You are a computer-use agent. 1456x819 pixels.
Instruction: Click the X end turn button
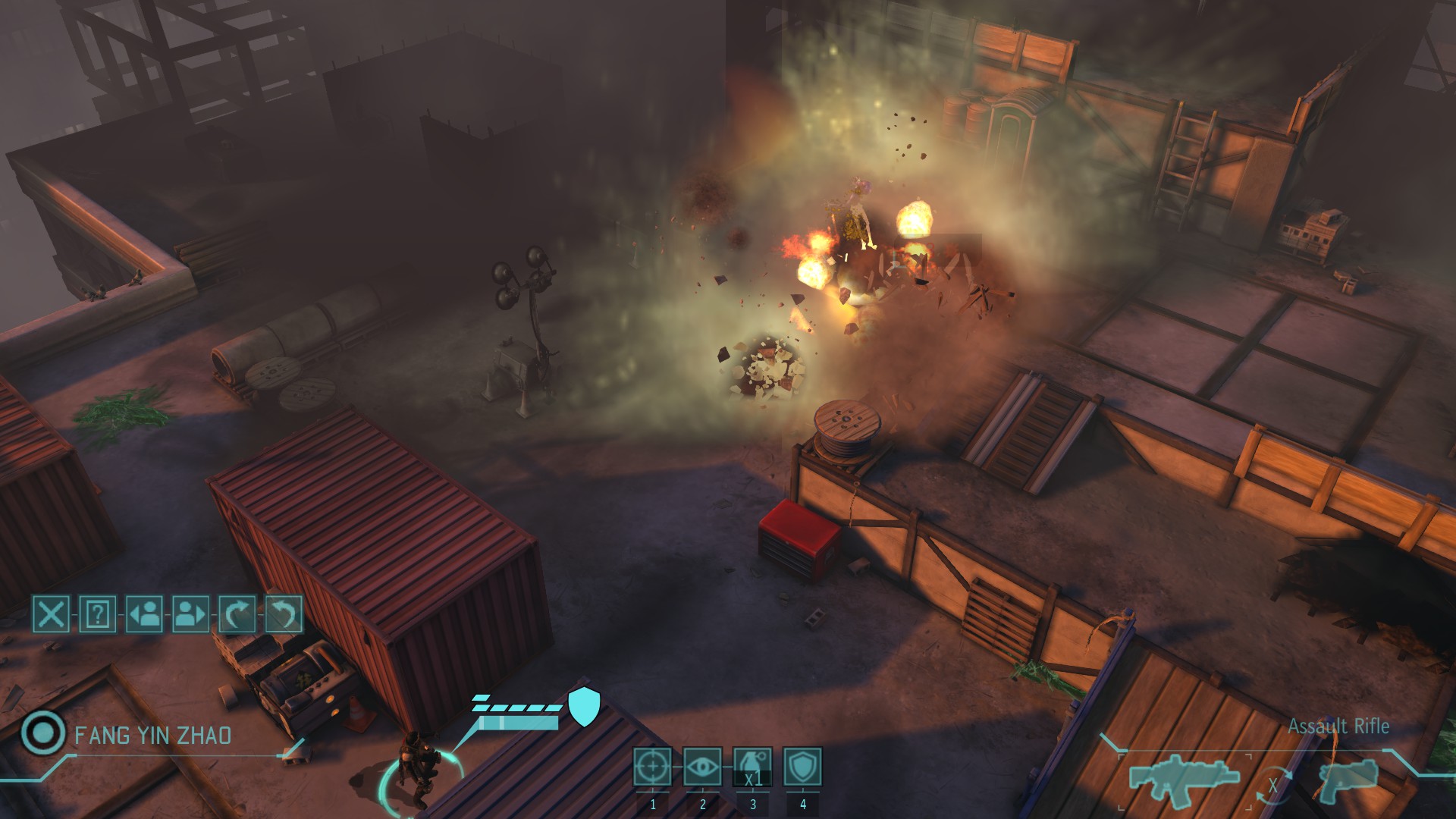pos(51,613)
